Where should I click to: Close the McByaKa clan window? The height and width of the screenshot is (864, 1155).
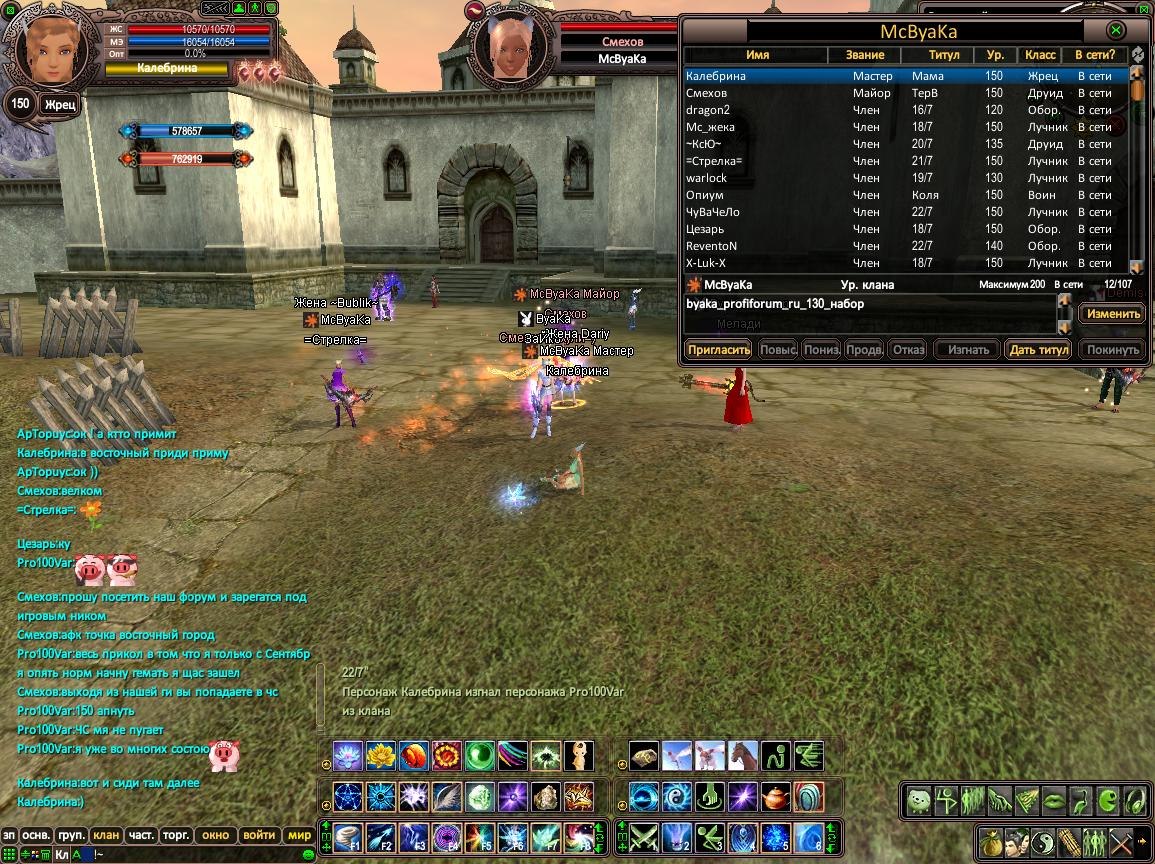[x=1117, y=31]
